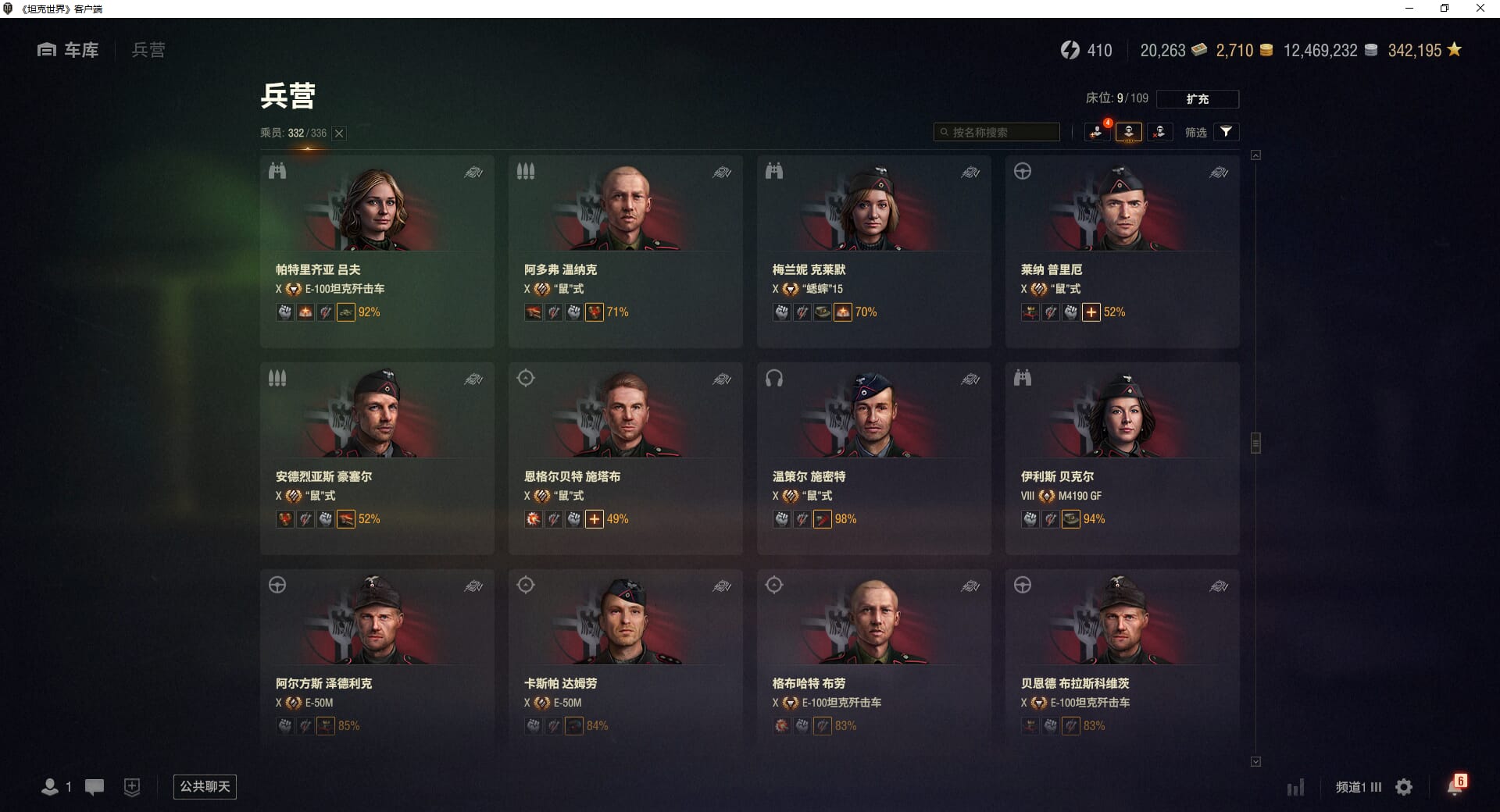The width and height of the screenshot is (1500, 812).
Task: Open crew card 安德烈亚斯 豪塞尔
Action: pos(377,458)
